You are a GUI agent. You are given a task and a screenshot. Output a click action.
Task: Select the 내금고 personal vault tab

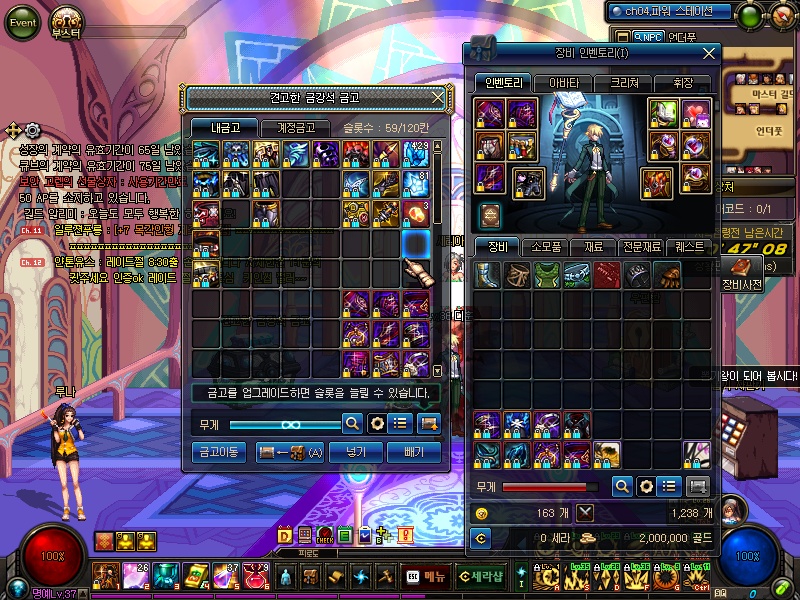coord(224,128)
